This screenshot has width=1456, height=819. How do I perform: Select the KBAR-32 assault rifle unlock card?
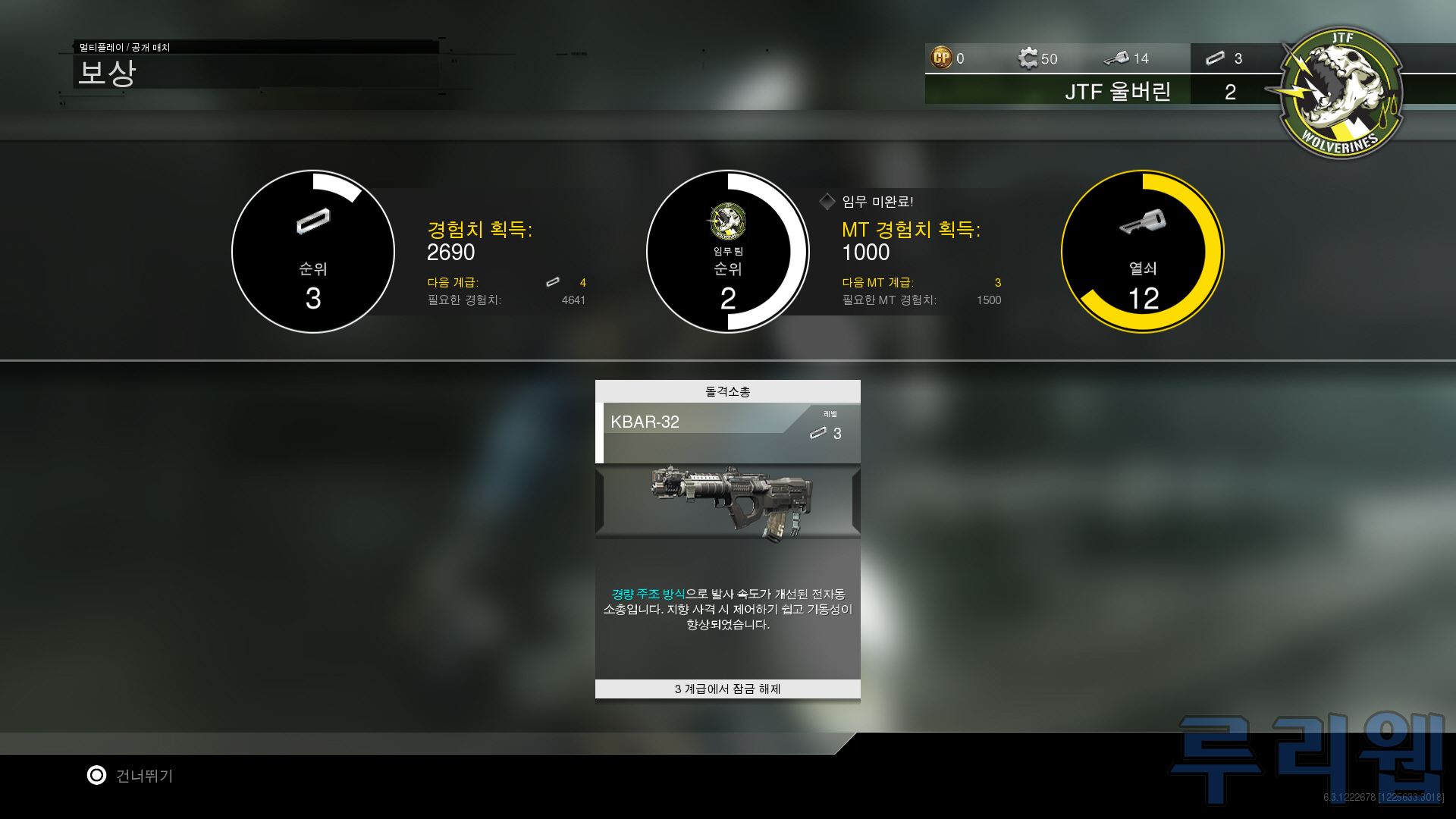point(727,540)
